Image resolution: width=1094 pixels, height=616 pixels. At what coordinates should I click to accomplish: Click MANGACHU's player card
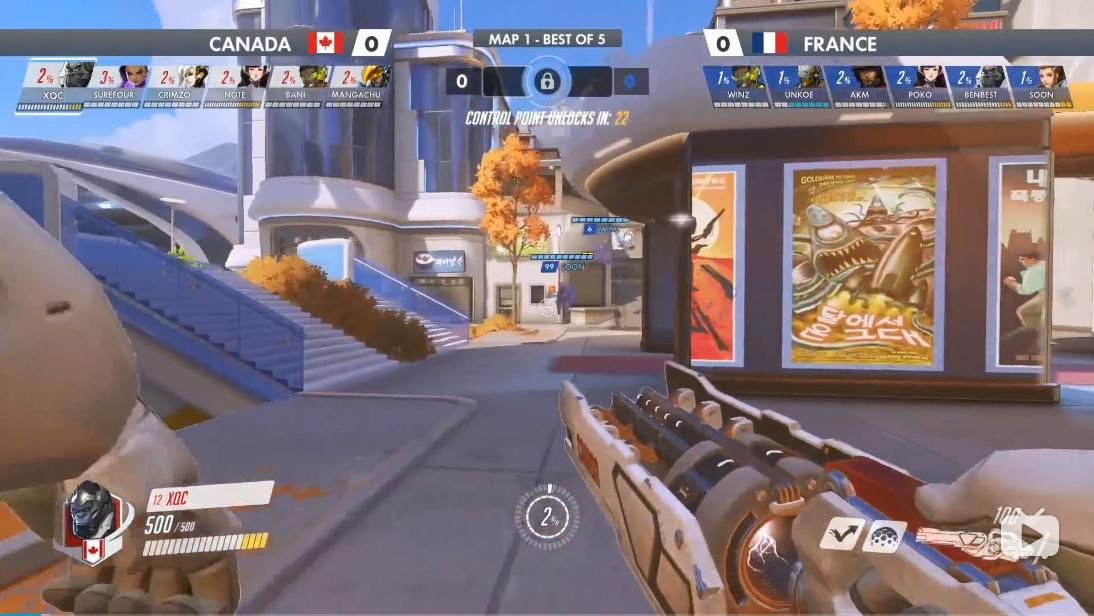click(353, 86)
